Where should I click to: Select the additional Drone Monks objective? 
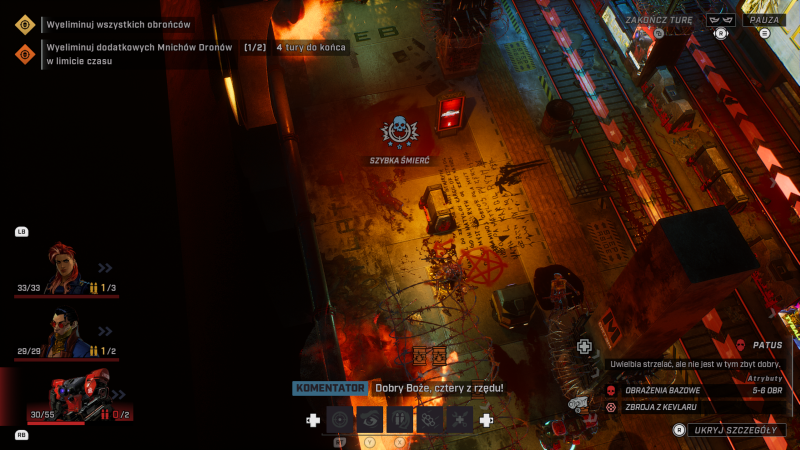pos(139,48)
